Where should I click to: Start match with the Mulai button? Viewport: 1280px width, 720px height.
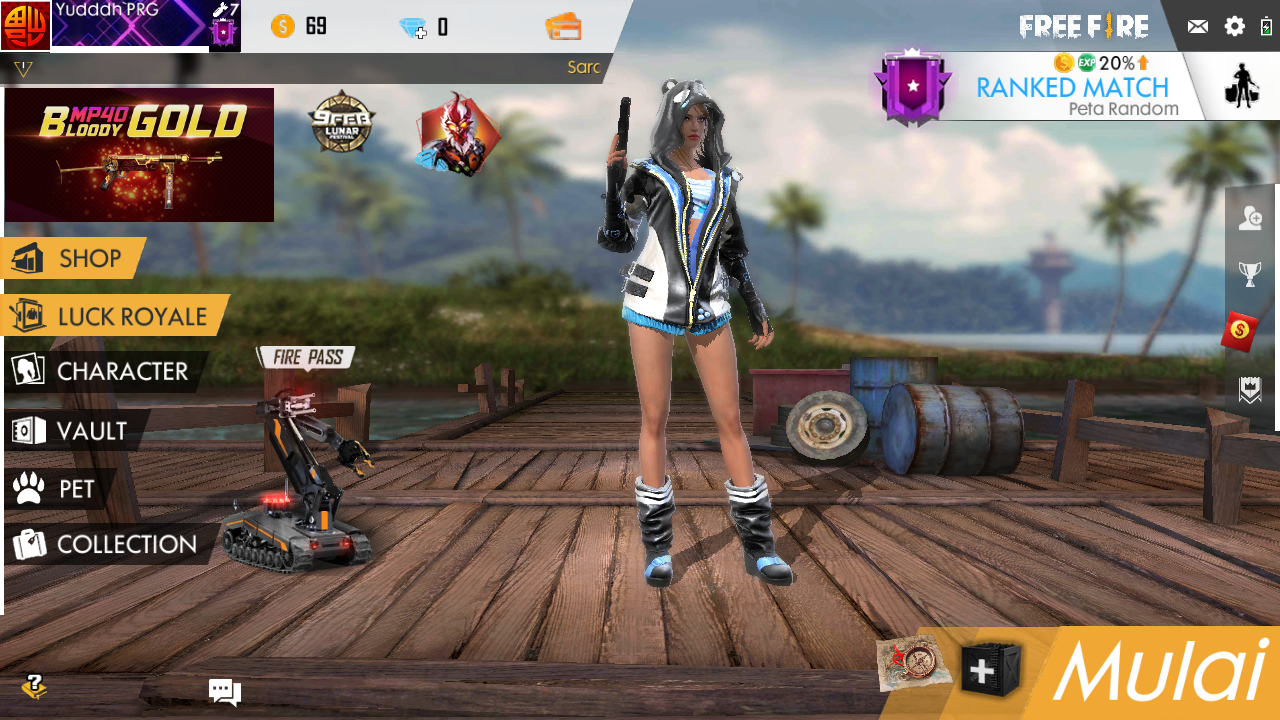click(1160, 672)
